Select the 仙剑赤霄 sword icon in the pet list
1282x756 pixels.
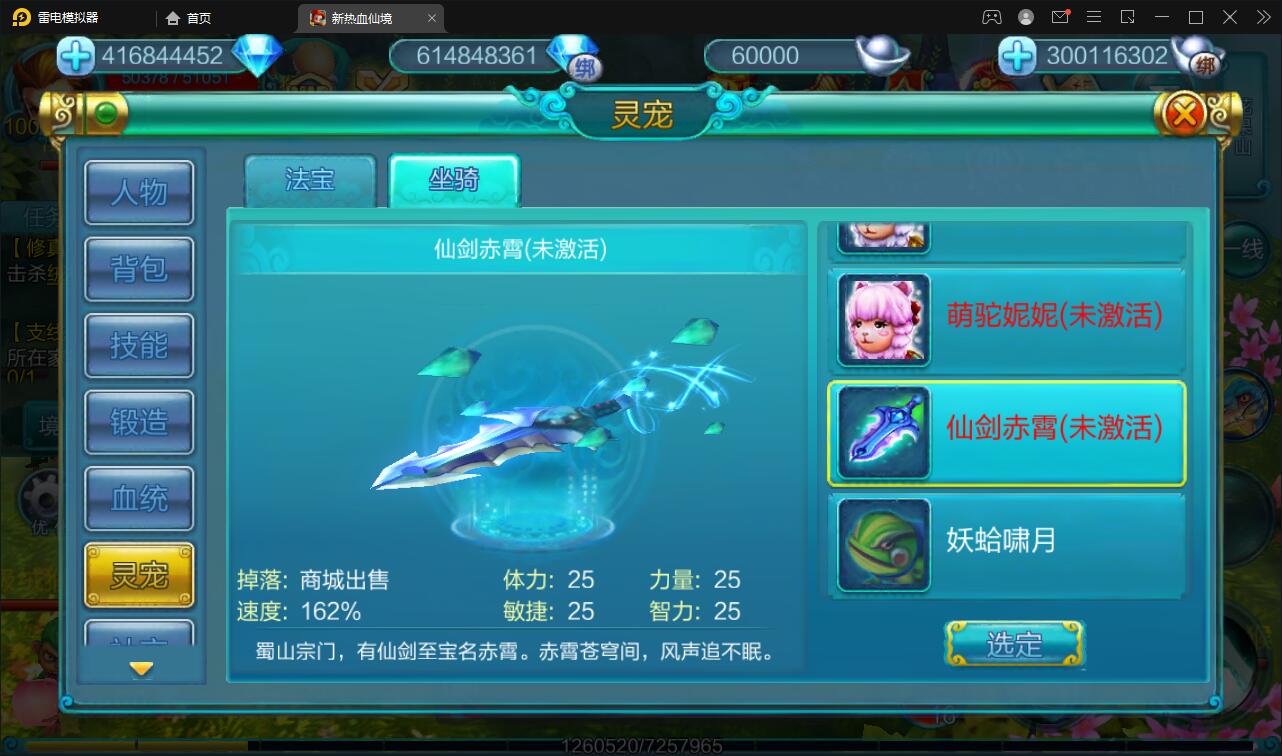(882, 432)
